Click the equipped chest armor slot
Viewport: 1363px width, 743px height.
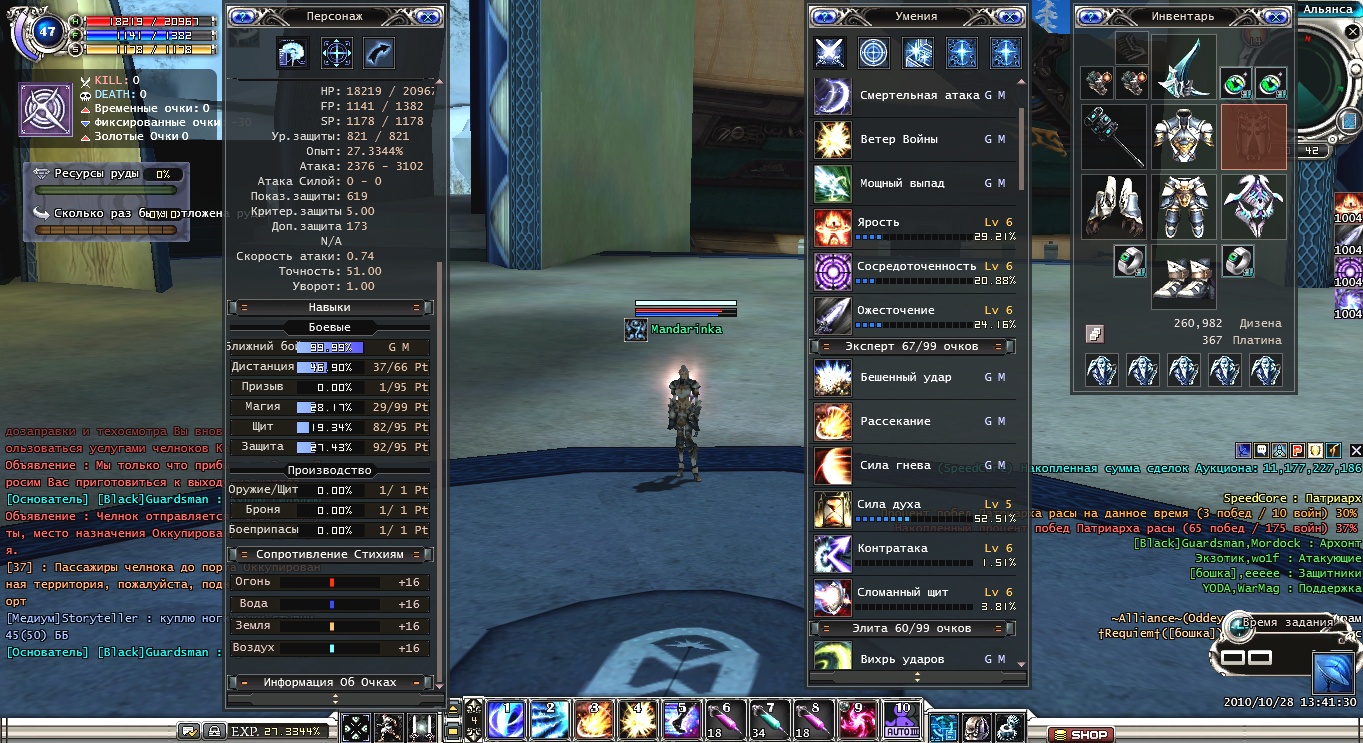pos(1183,137)
